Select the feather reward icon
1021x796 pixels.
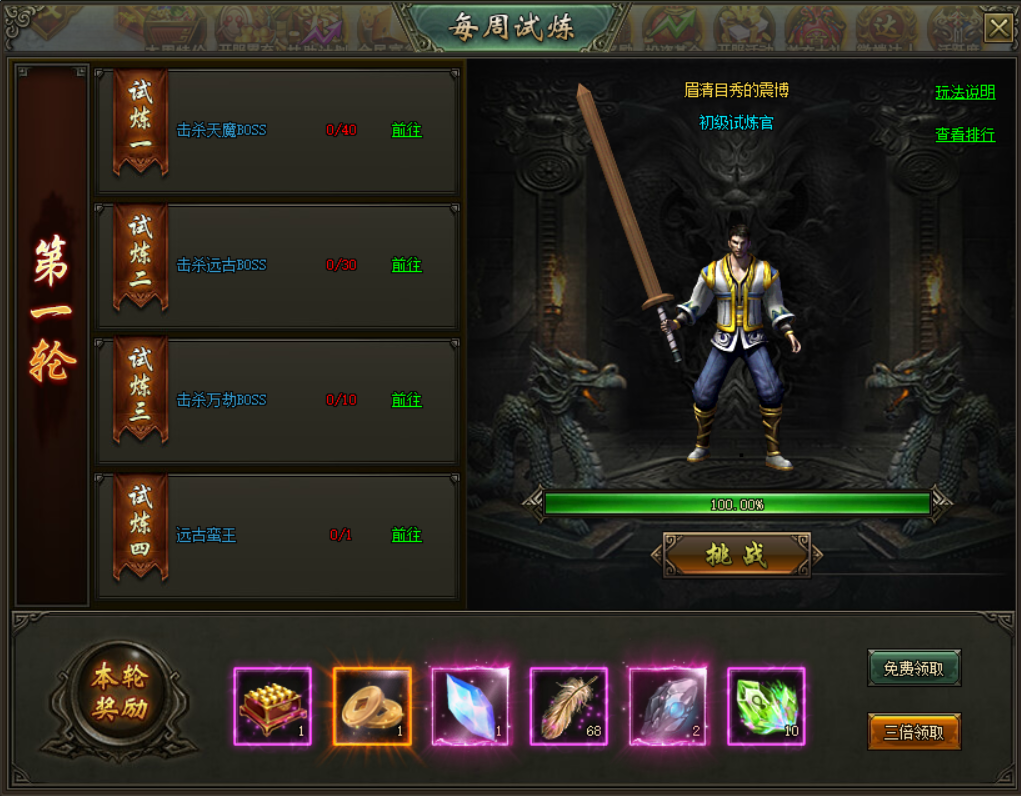pos(569,706)
